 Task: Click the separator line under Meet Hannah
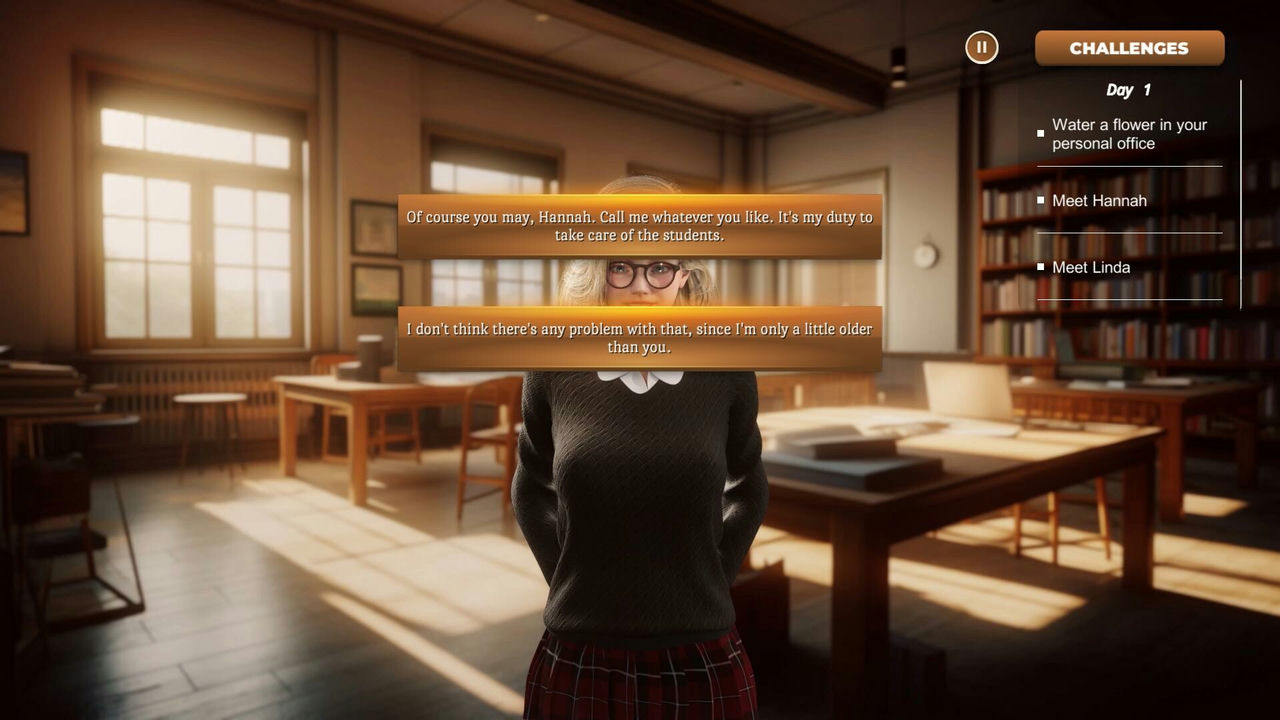(1130, 233)
